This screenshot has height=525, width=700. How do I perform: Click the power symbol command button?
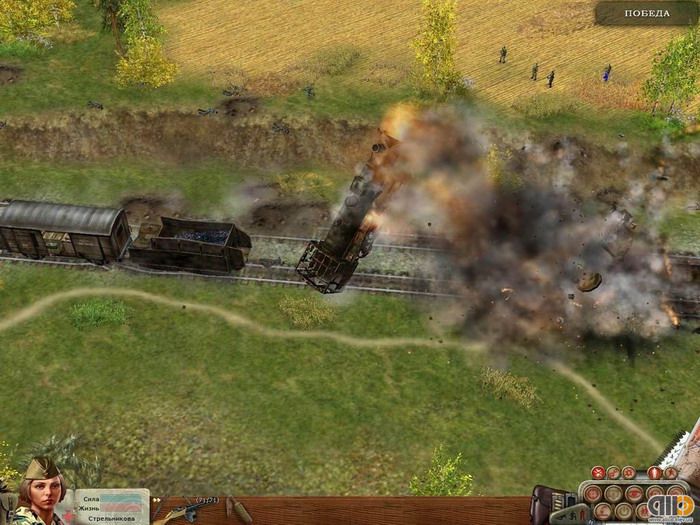pos(623,511)
